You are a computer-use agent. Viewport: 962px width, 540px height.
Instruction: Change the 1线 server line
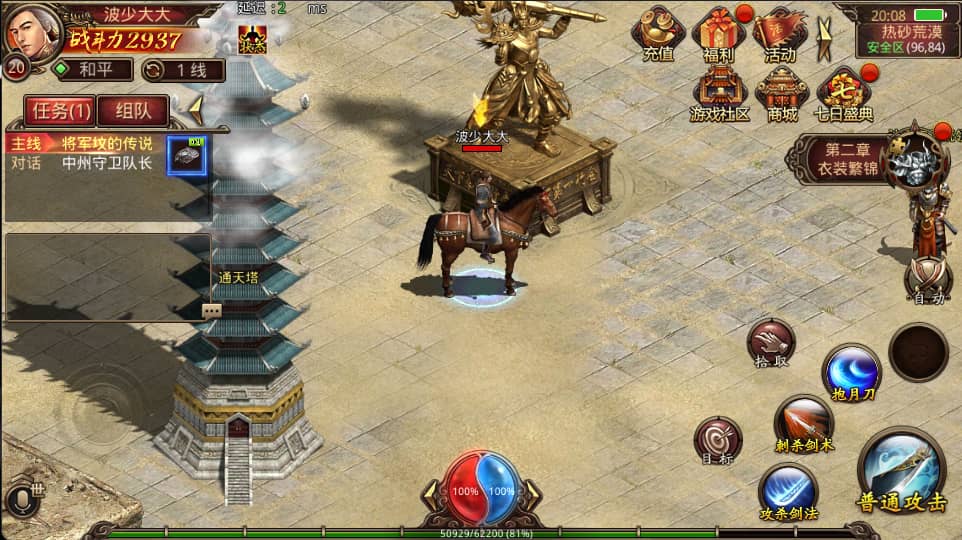point(182,70)
